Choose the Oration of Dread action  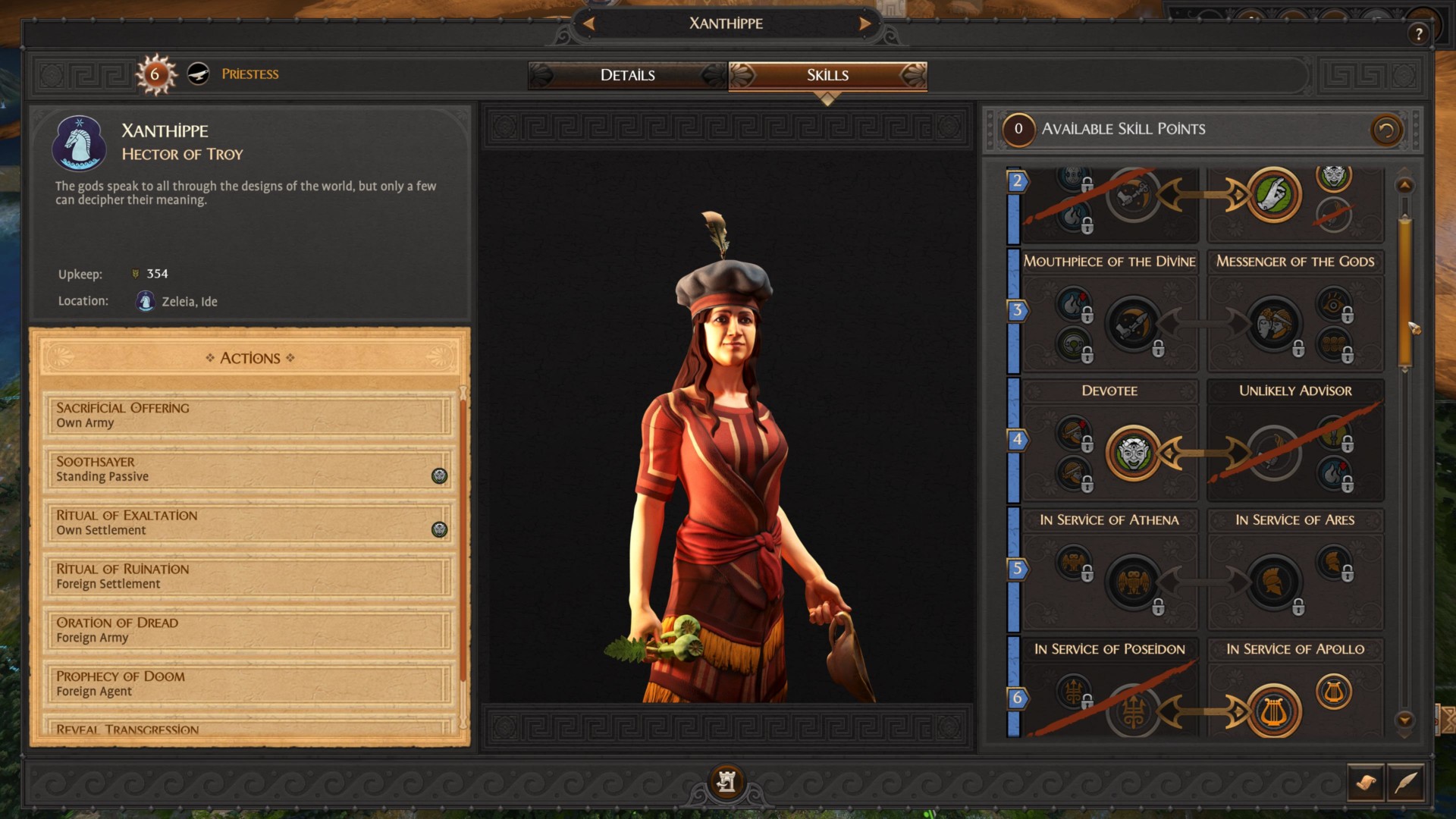(x=247, y=630)
